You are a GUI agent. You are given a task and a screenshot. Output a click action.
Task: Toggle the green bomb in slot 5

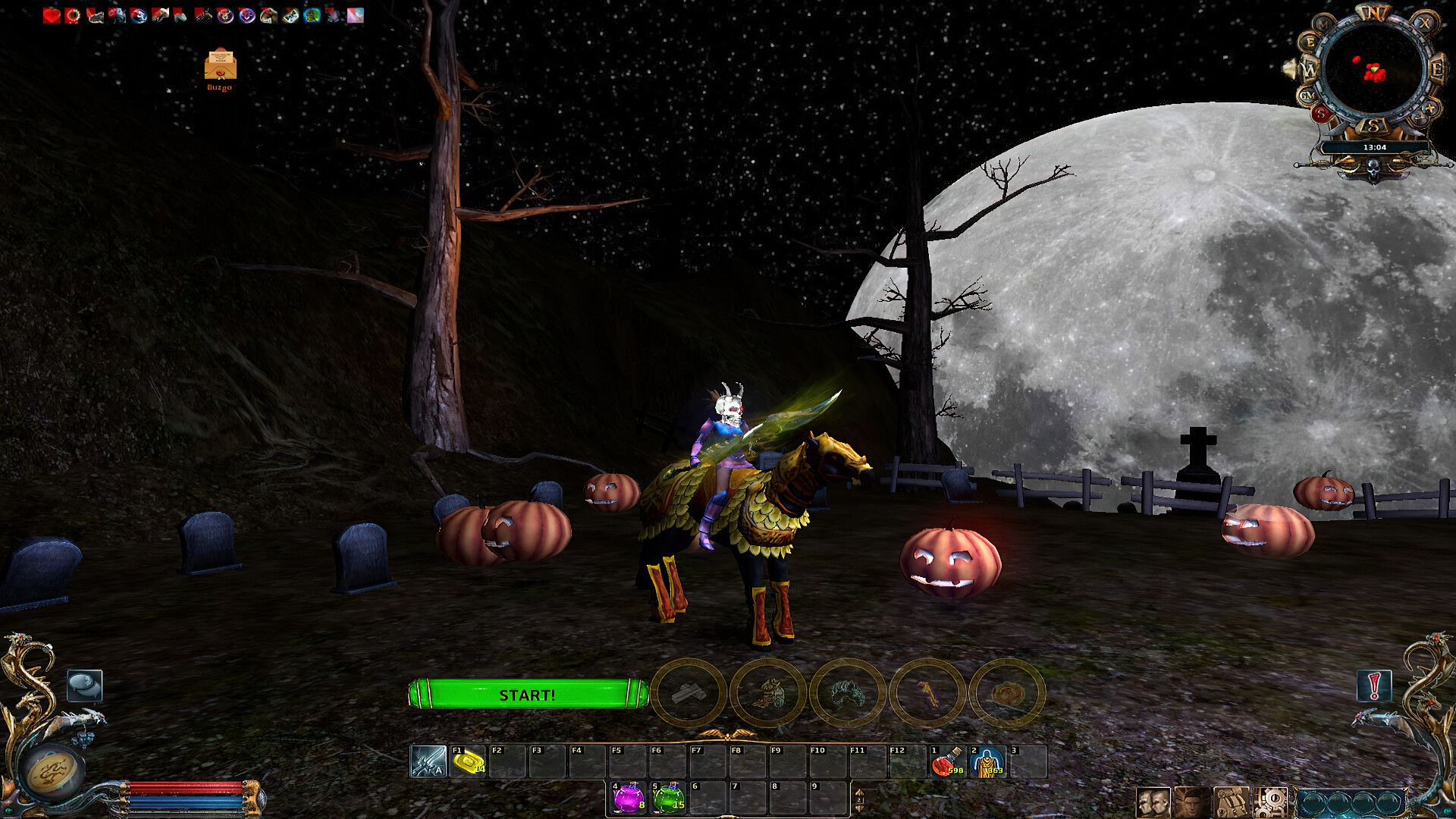[x=668, y=798]
